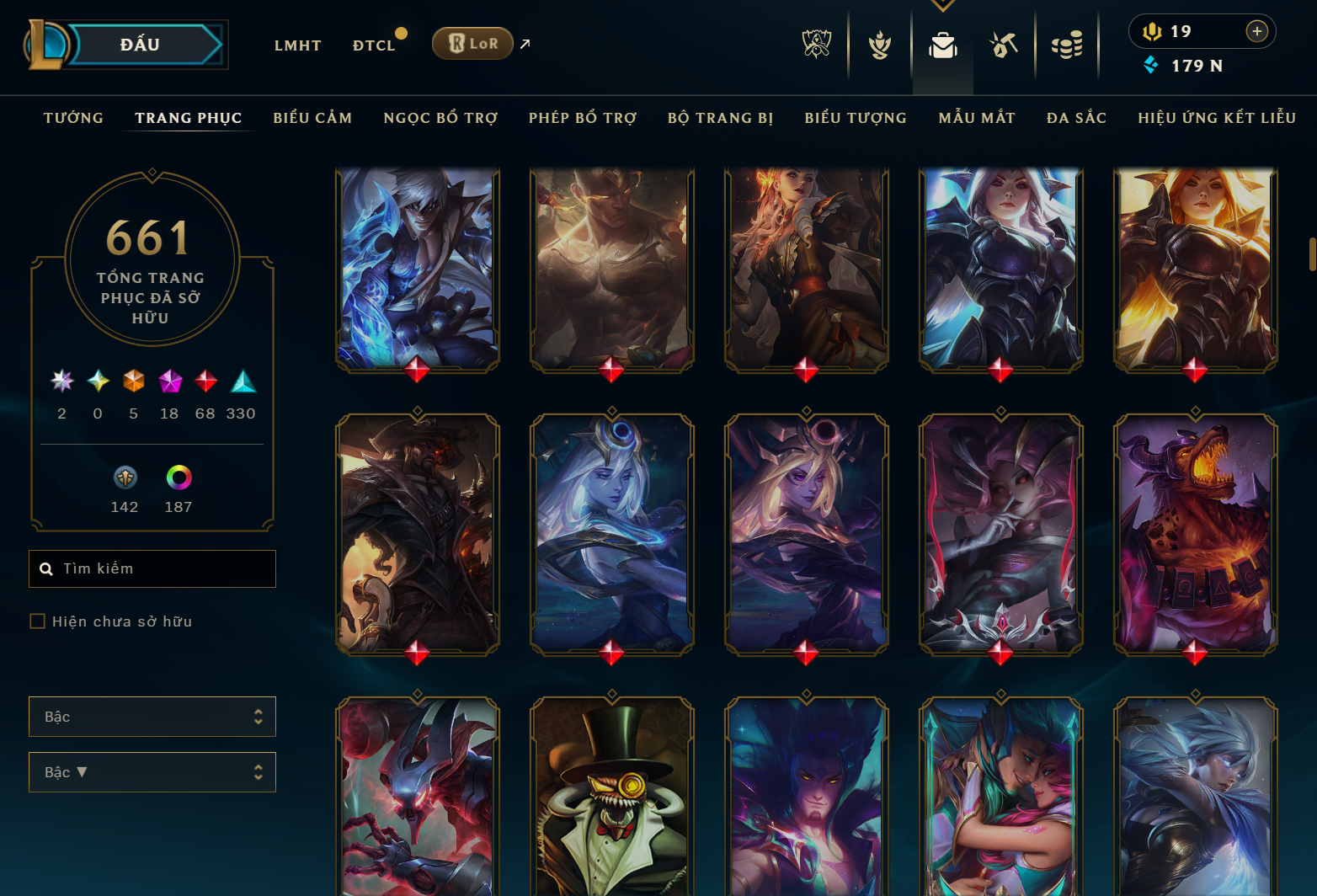Select the chromas color wheel icon

pos(178,477)
